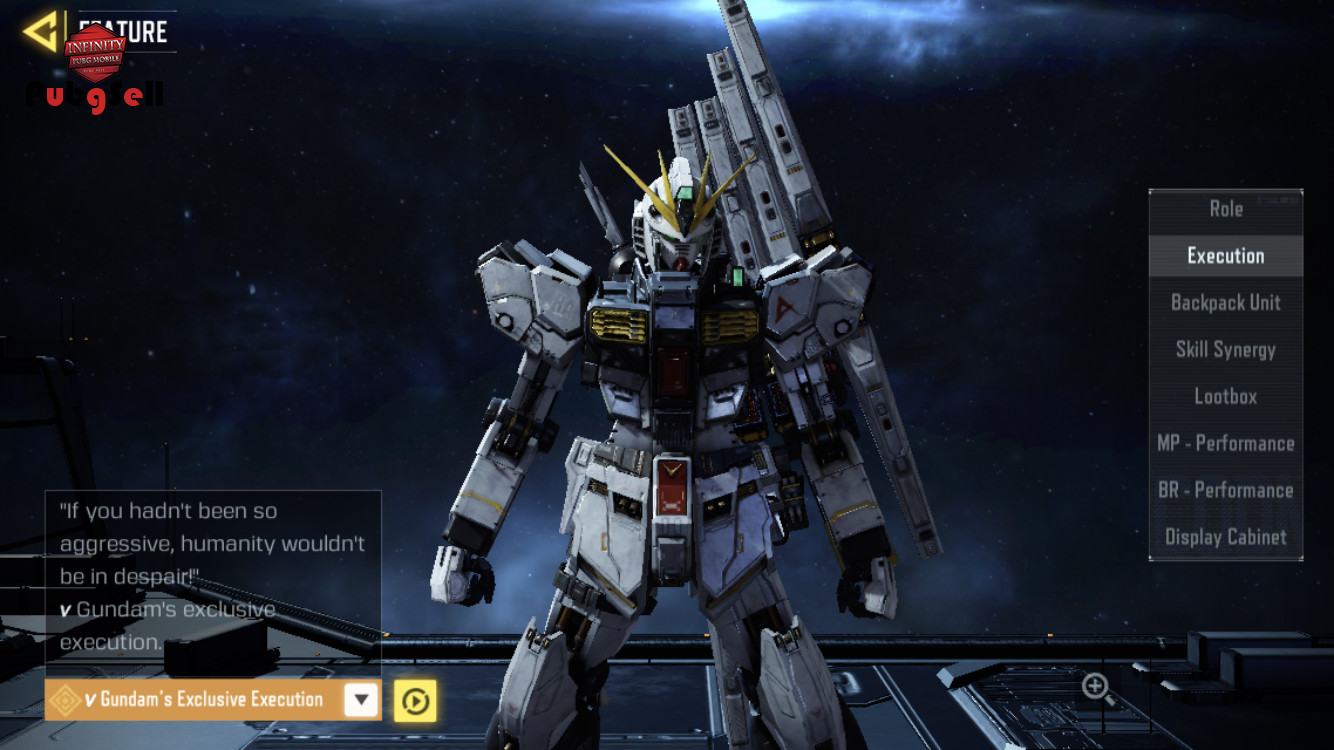This screenshot has width=1334, height=750.
Task: Switch to the Execution tab
Action: click(1226, 256)
